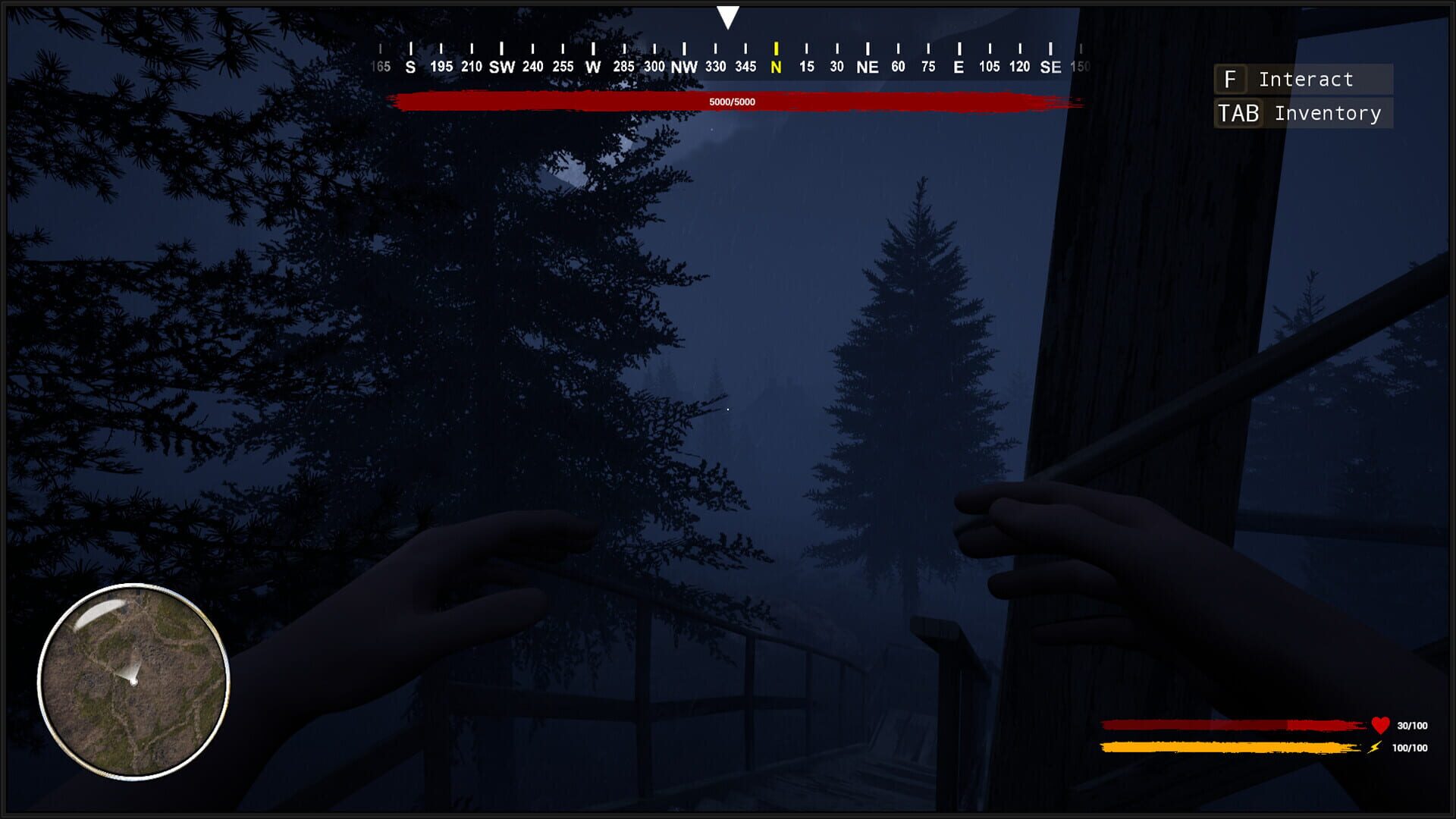This screenshot has height=819, width=1456.
Task: Select the lightning stamina icon
Action: (1376, 747)
